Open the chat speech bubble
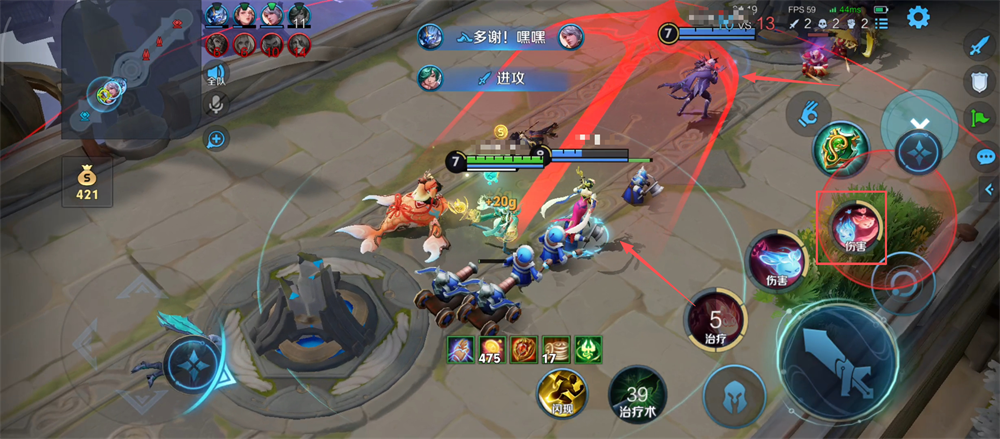 click(985, 156)
